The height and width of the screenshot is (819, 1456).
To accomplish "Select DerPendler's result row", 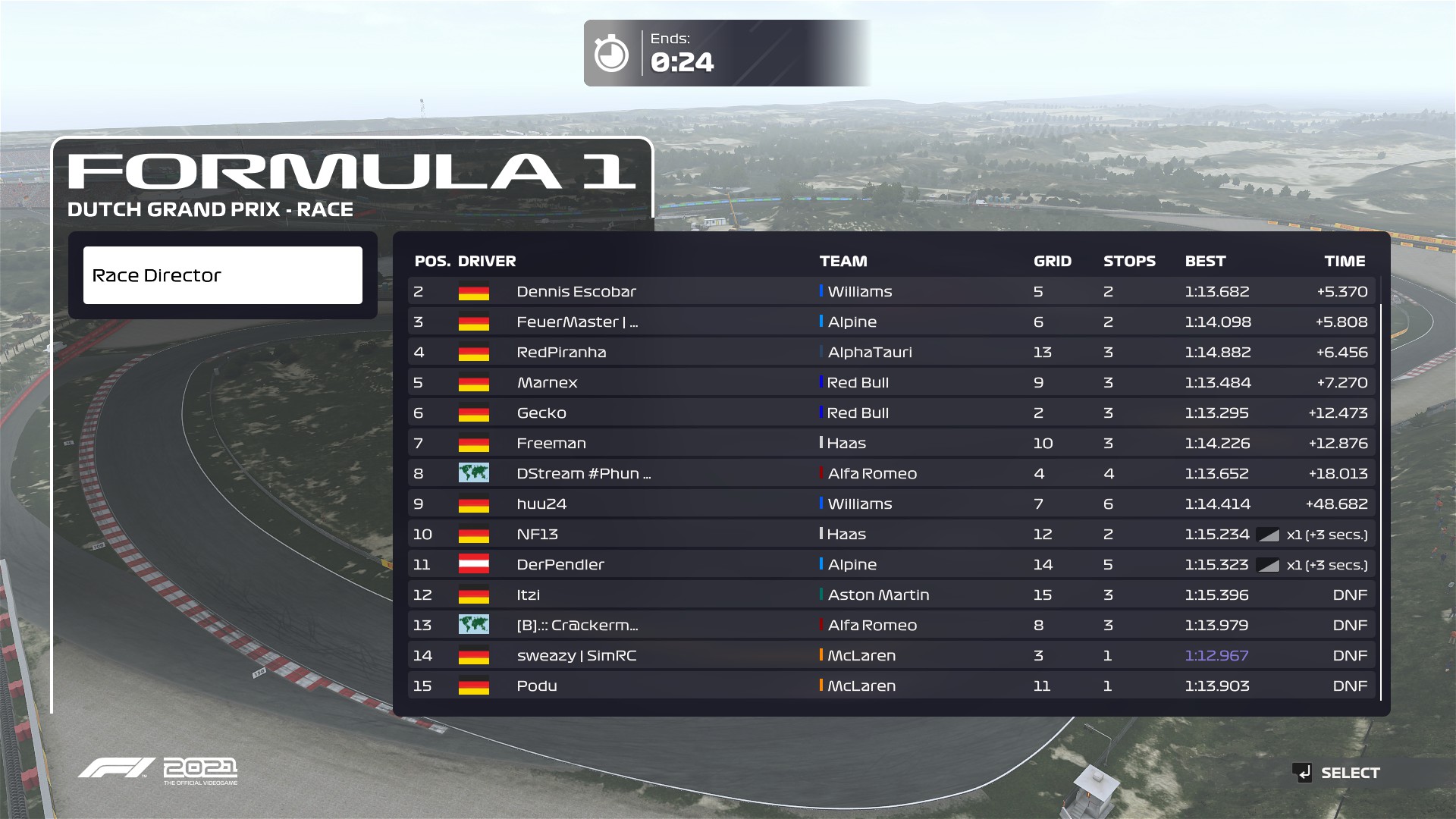I will point(891,564).
